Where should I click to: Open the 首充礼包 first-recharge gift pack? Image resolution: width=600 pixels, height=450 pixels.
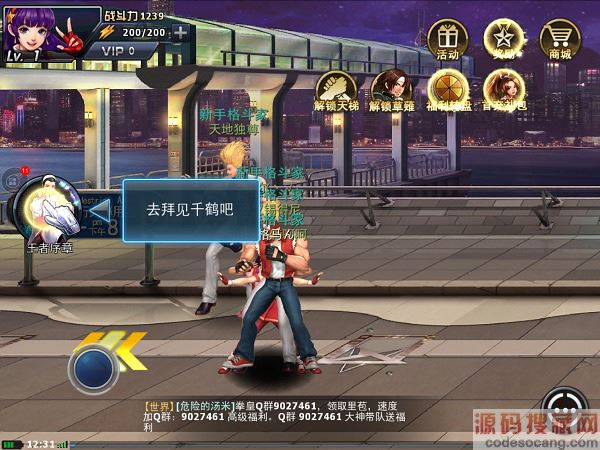502,88
